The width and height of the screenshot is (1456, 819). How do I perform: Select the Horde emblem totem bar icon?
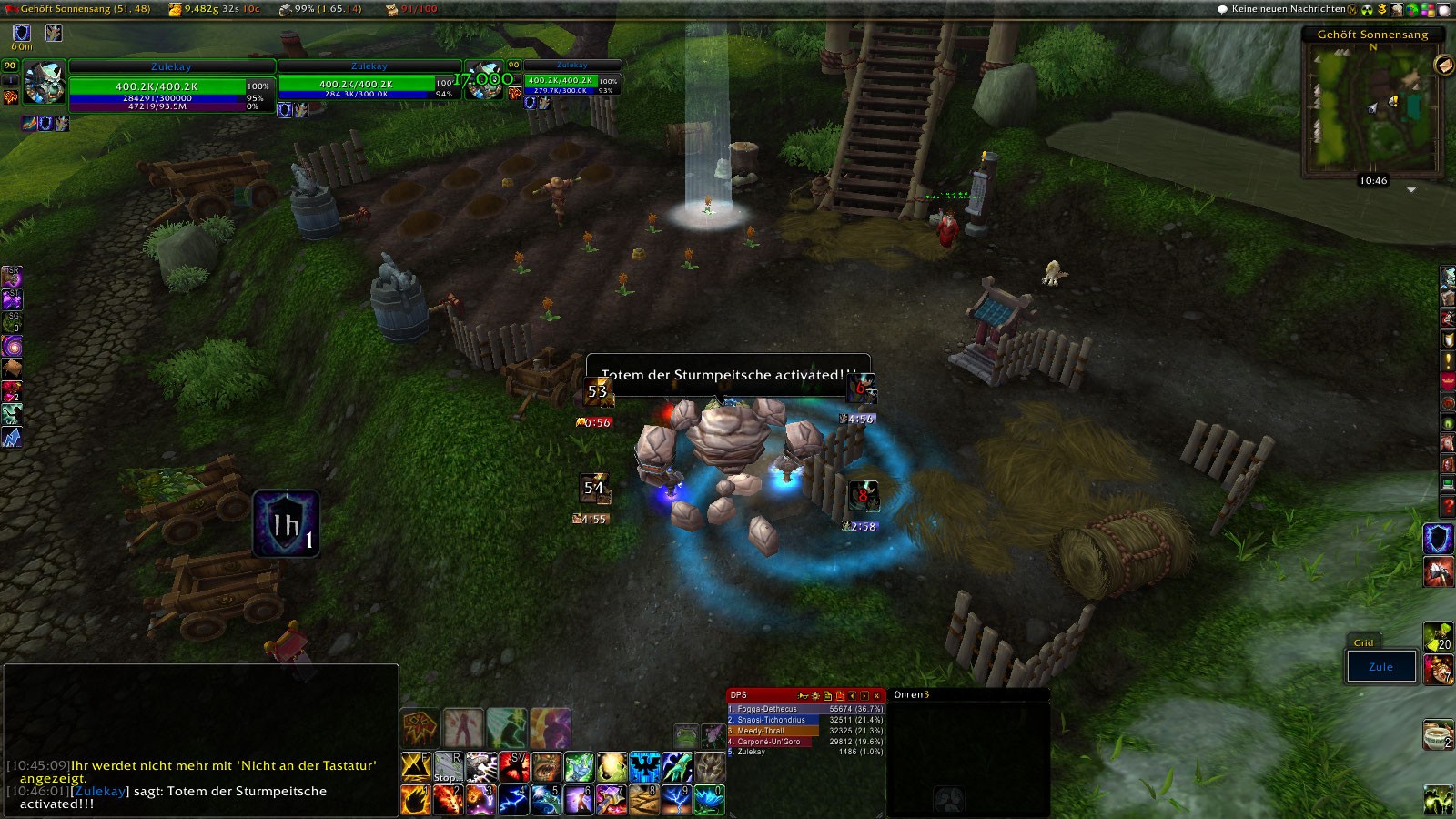click(x=420, y=728)
